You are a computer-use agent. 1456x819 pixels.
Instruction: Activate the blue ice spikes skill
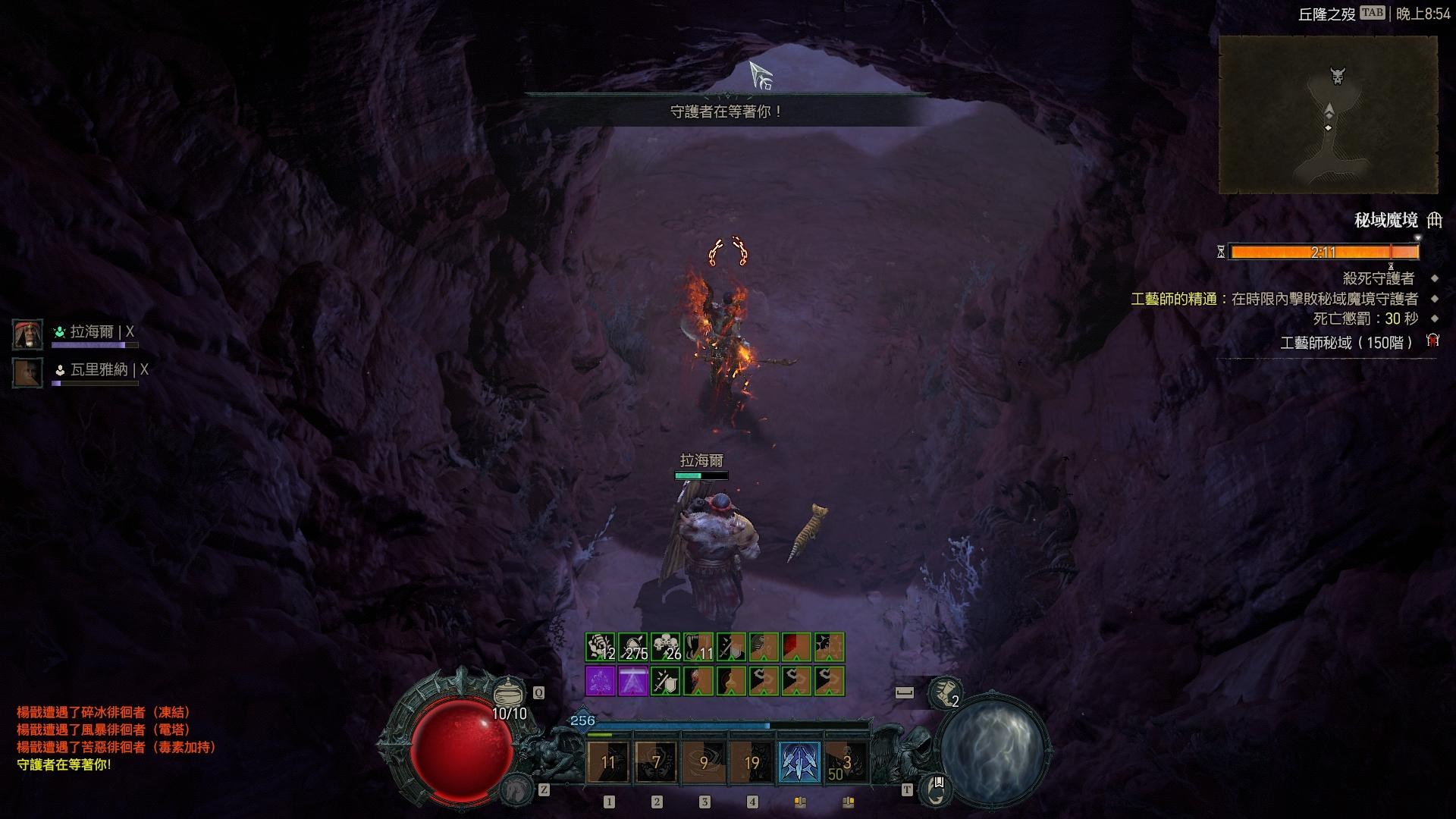pyautogui.click(x=800, y=761)
